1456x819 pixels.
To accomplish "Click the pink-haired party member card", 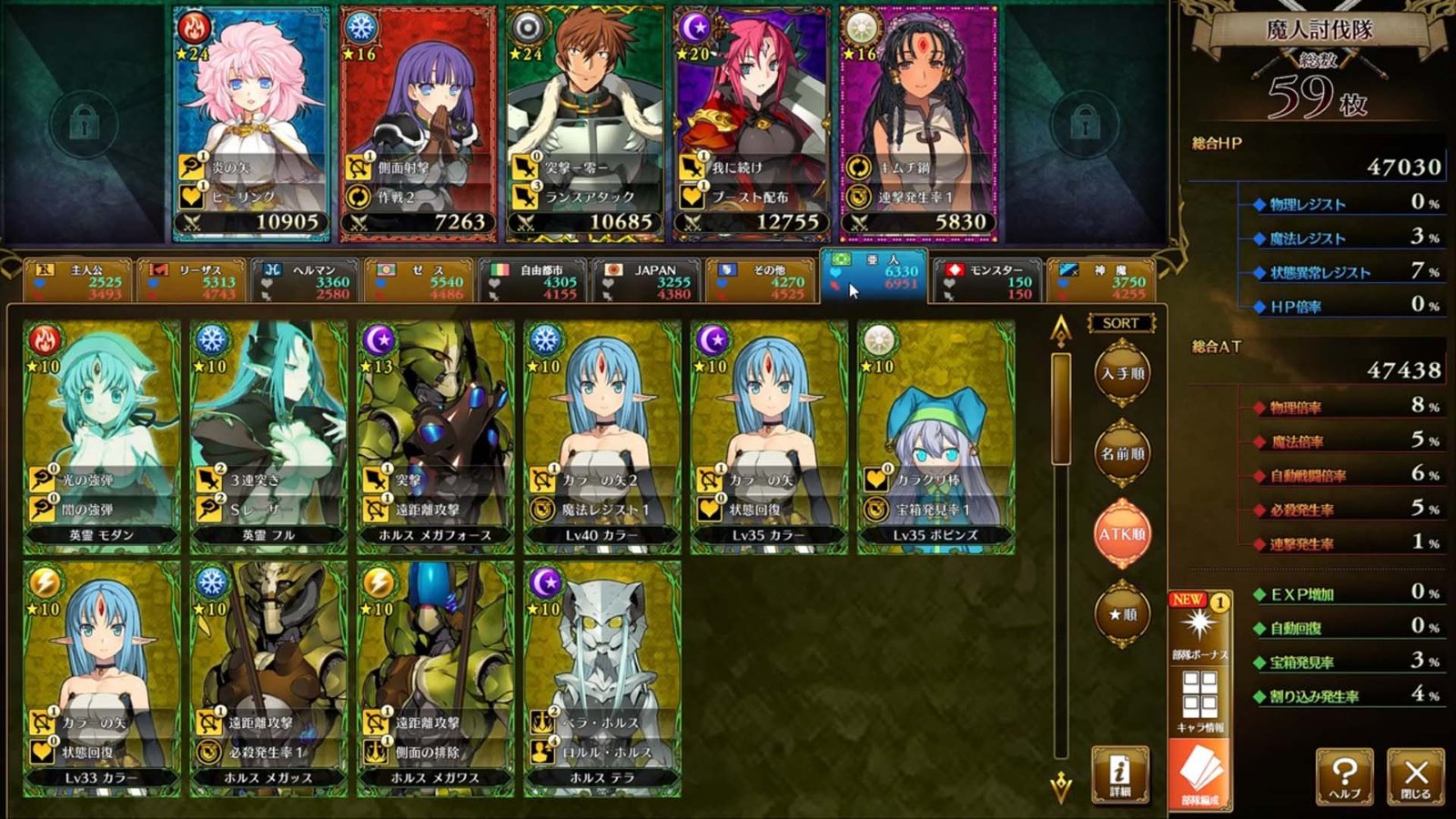I will point(251,123).
